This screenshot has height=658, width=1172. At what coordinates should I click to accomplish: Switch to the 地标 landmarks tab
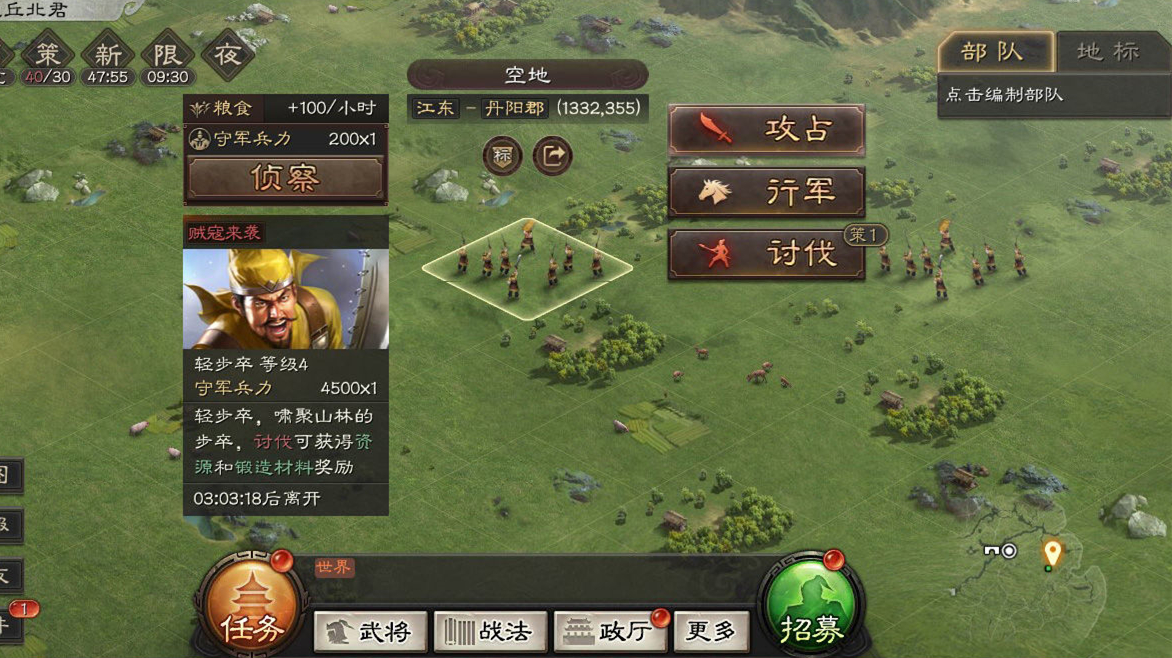[1109, 52]
